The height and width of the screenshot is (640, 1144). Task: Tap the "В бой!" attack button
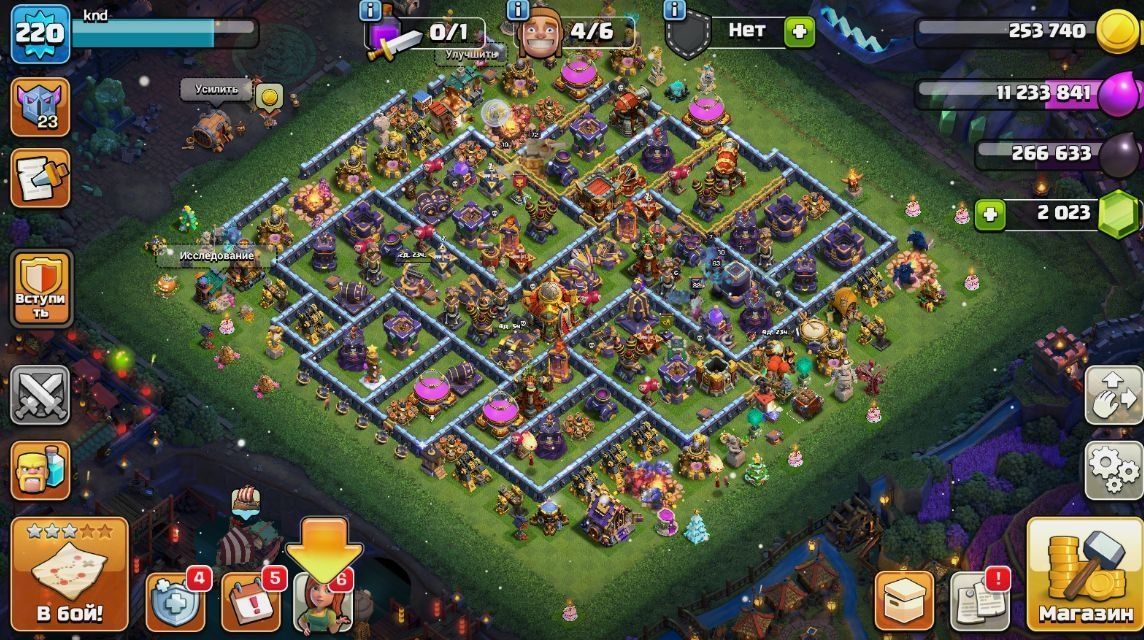[69, 575]
